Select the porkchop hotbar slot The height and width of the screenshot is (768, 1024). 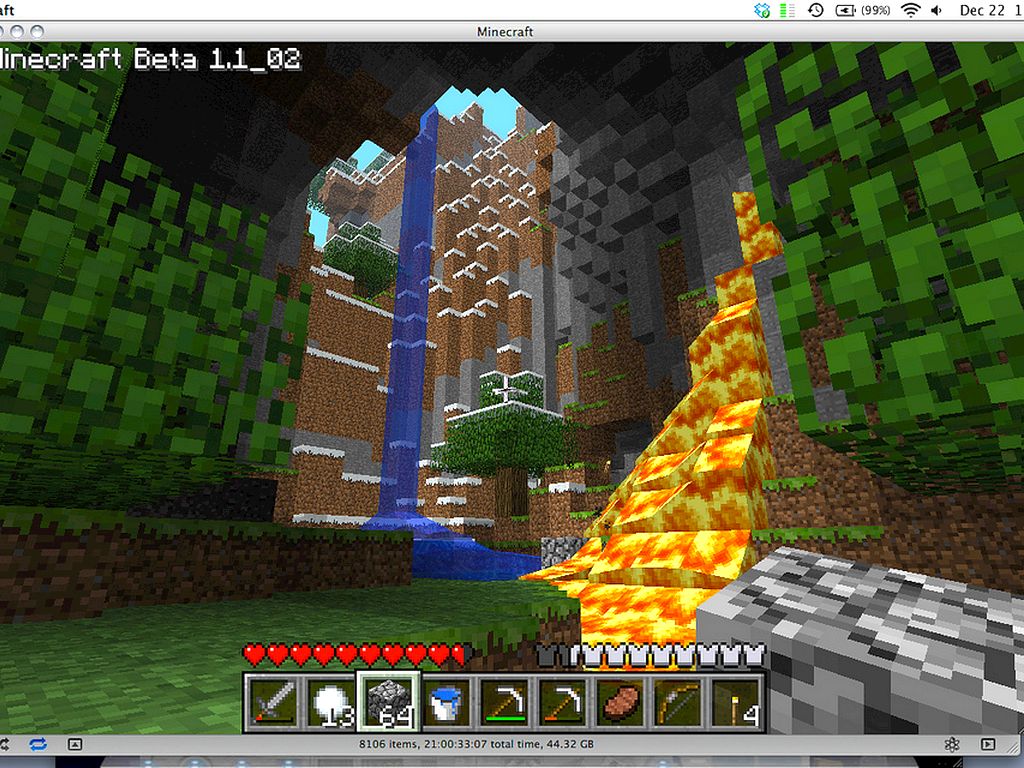pos(616,700)
